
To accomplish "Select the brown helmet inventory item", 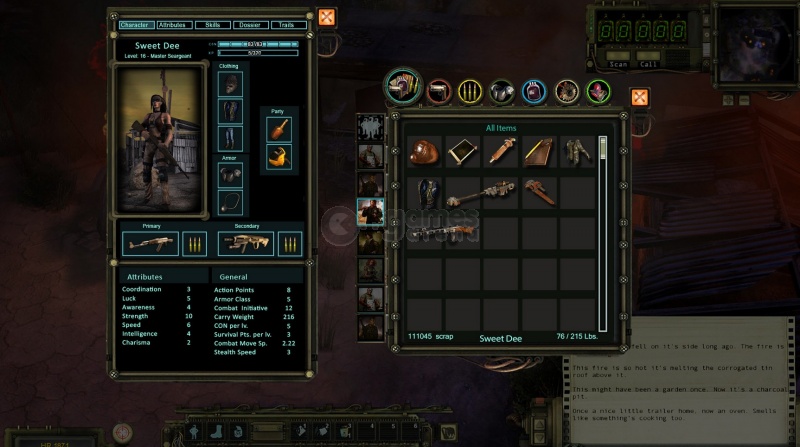I will point(425,151).
